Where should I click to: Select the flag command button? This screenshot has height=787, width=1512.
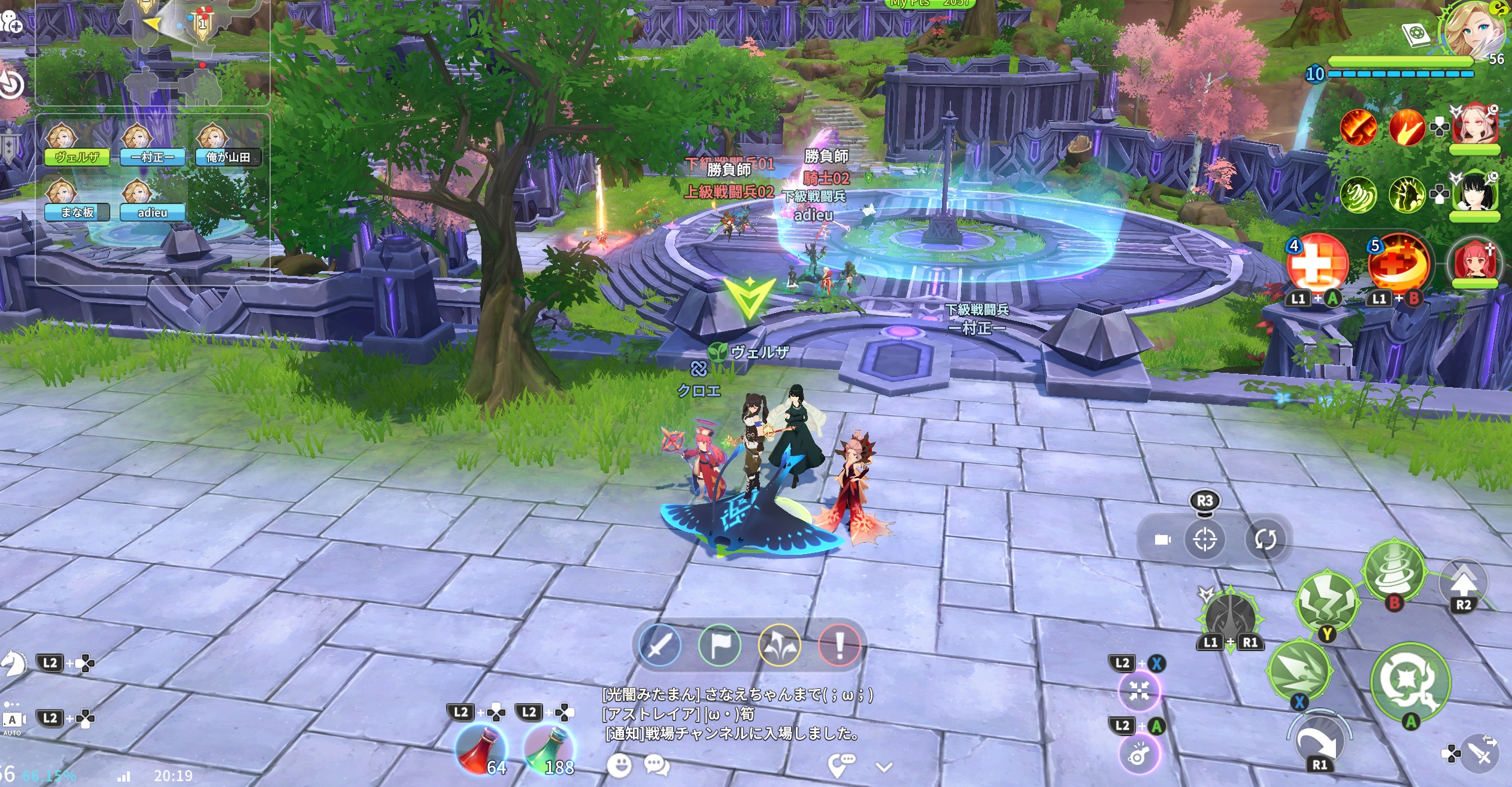(719, 645)
